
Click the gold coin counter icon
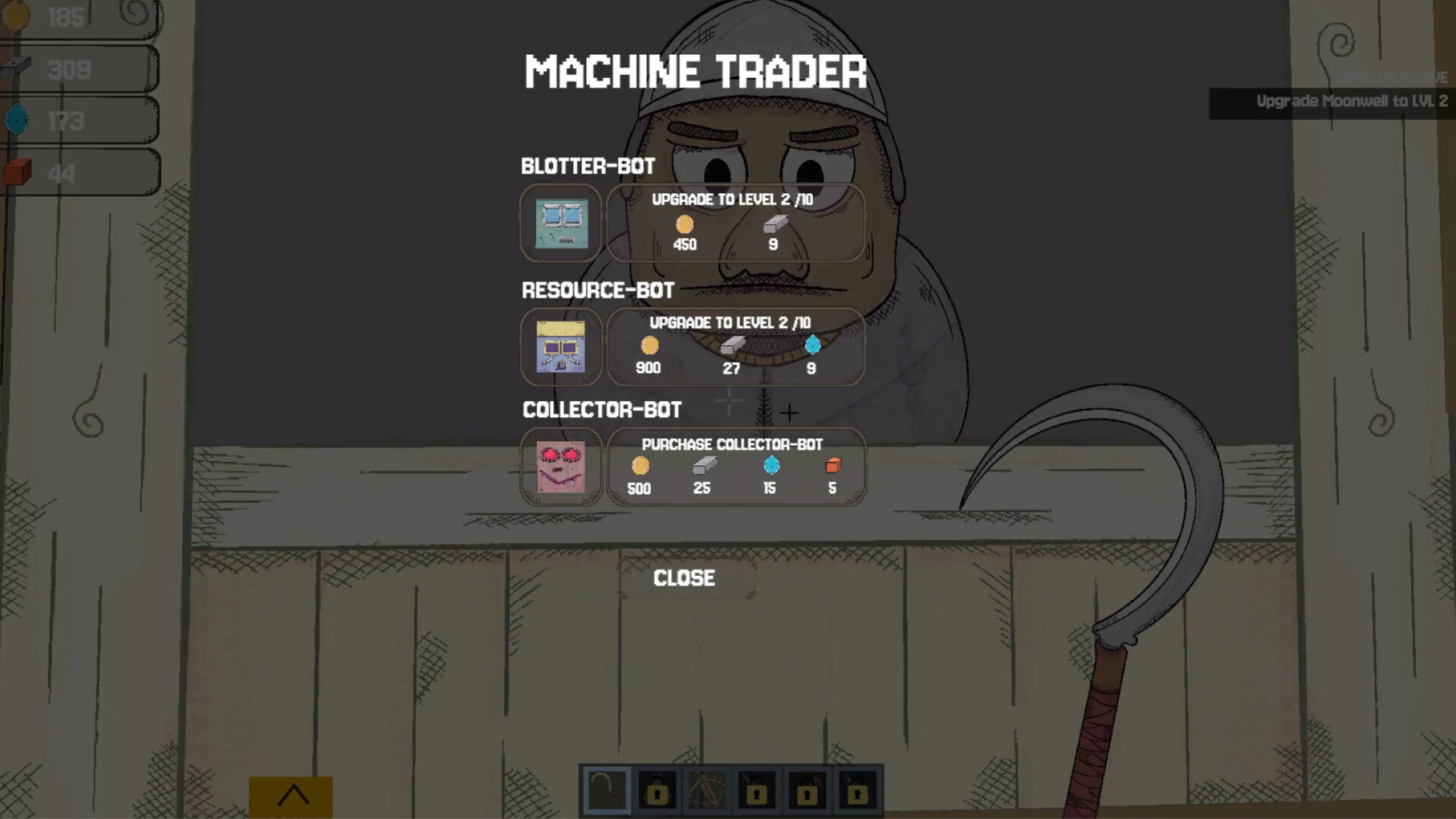[14, 17]
